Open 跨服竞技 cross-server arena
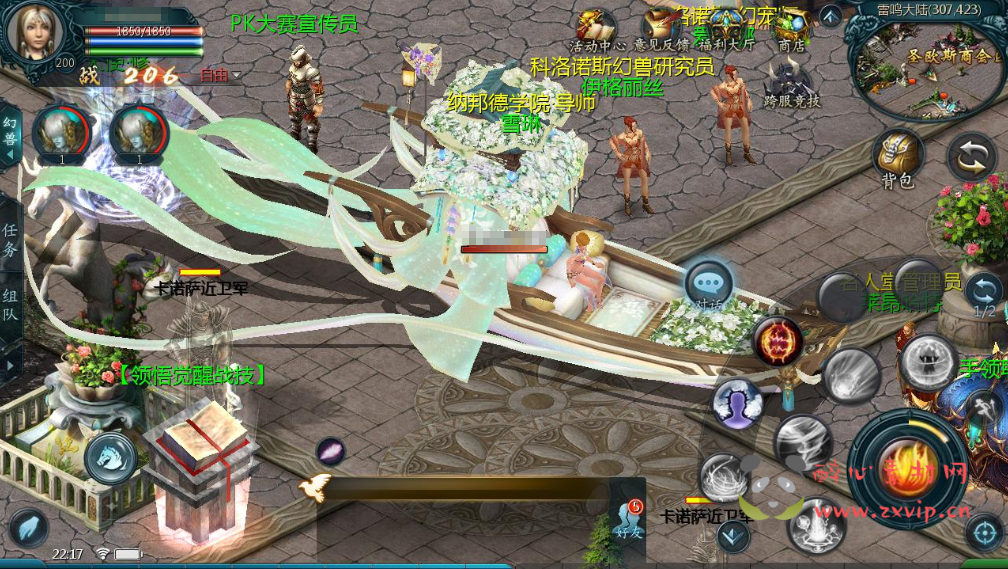This screenshot has width=1008, height=569. pos(792,82)
